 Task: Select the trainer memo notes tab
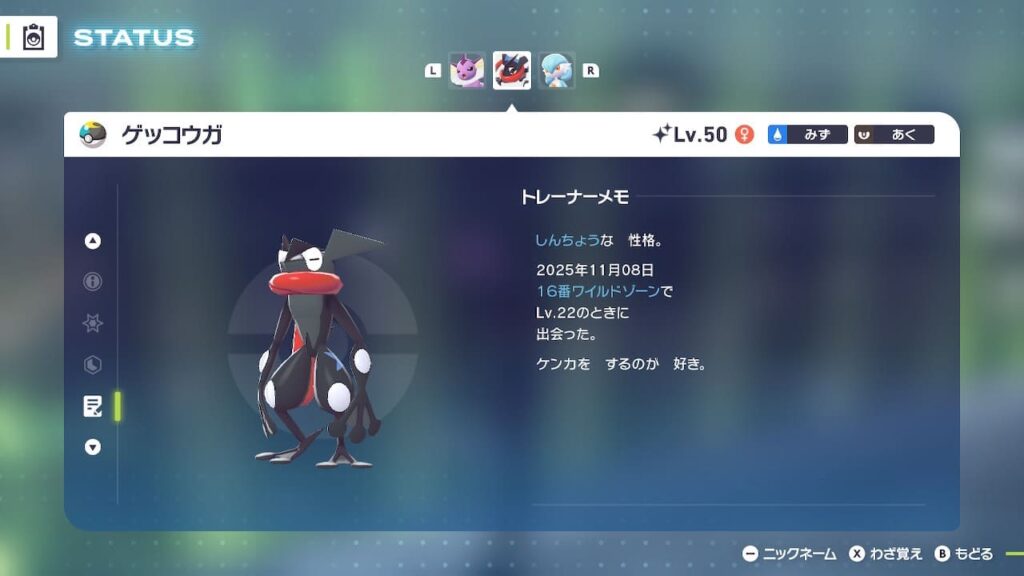93,405
